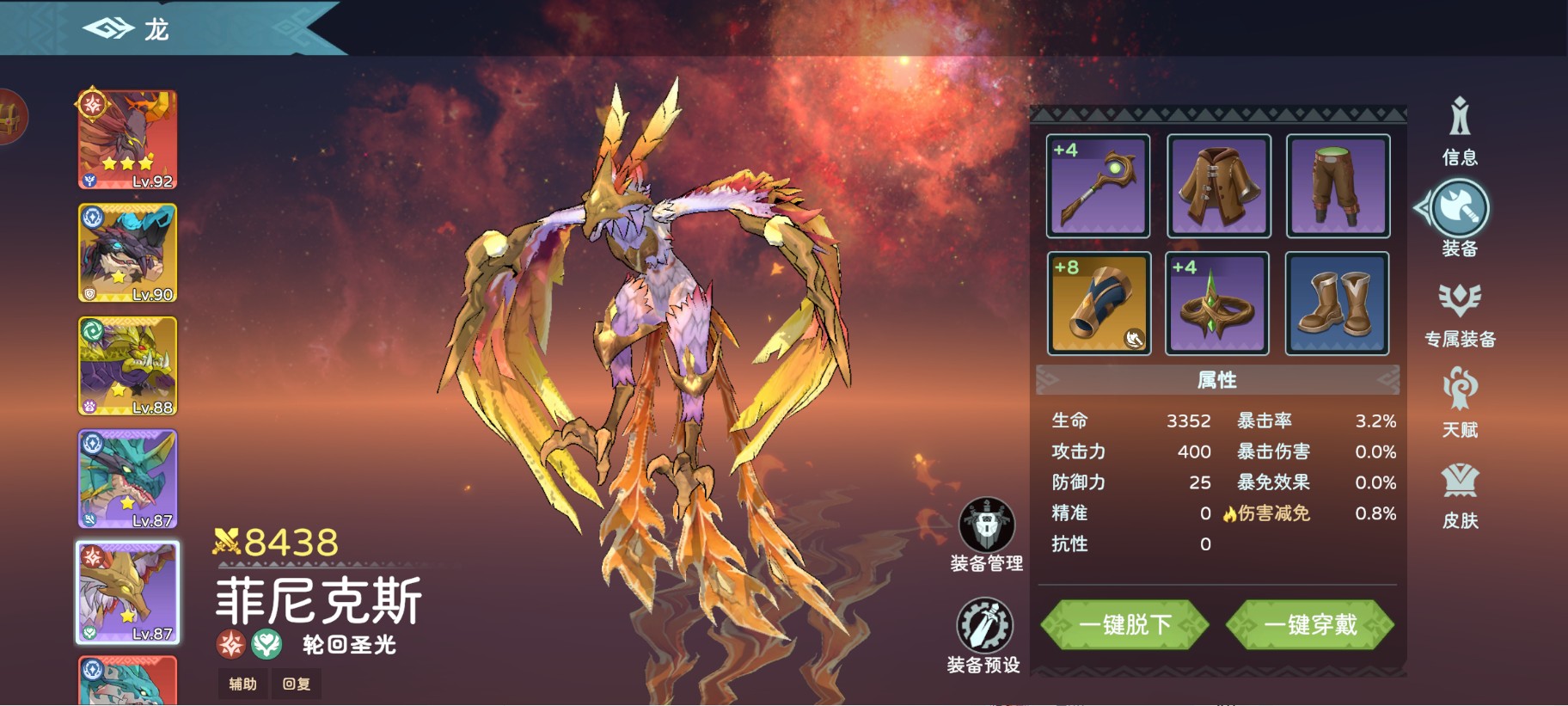Image resolution: width=1568 pixels, height=706 pixels.
Task: Click the +8 bracer armor slot
Action: 1098,304
